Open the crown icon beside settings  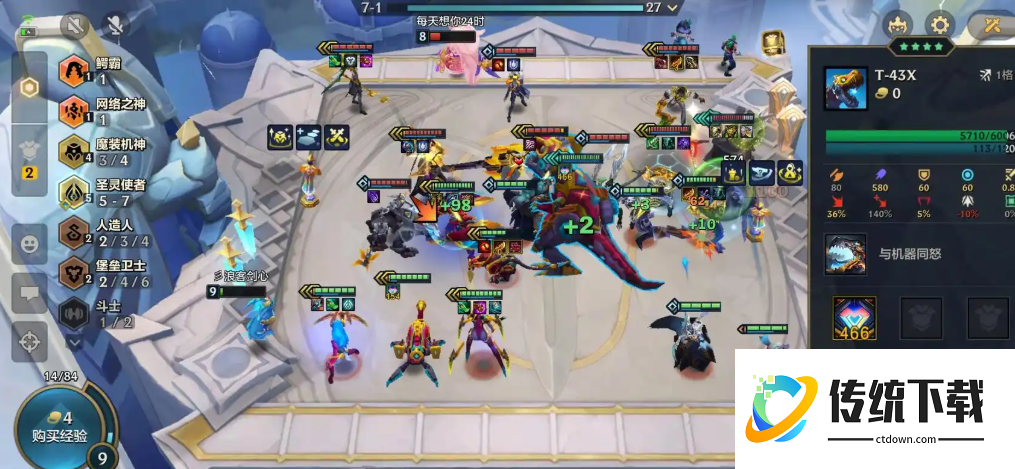coord(897,24)
